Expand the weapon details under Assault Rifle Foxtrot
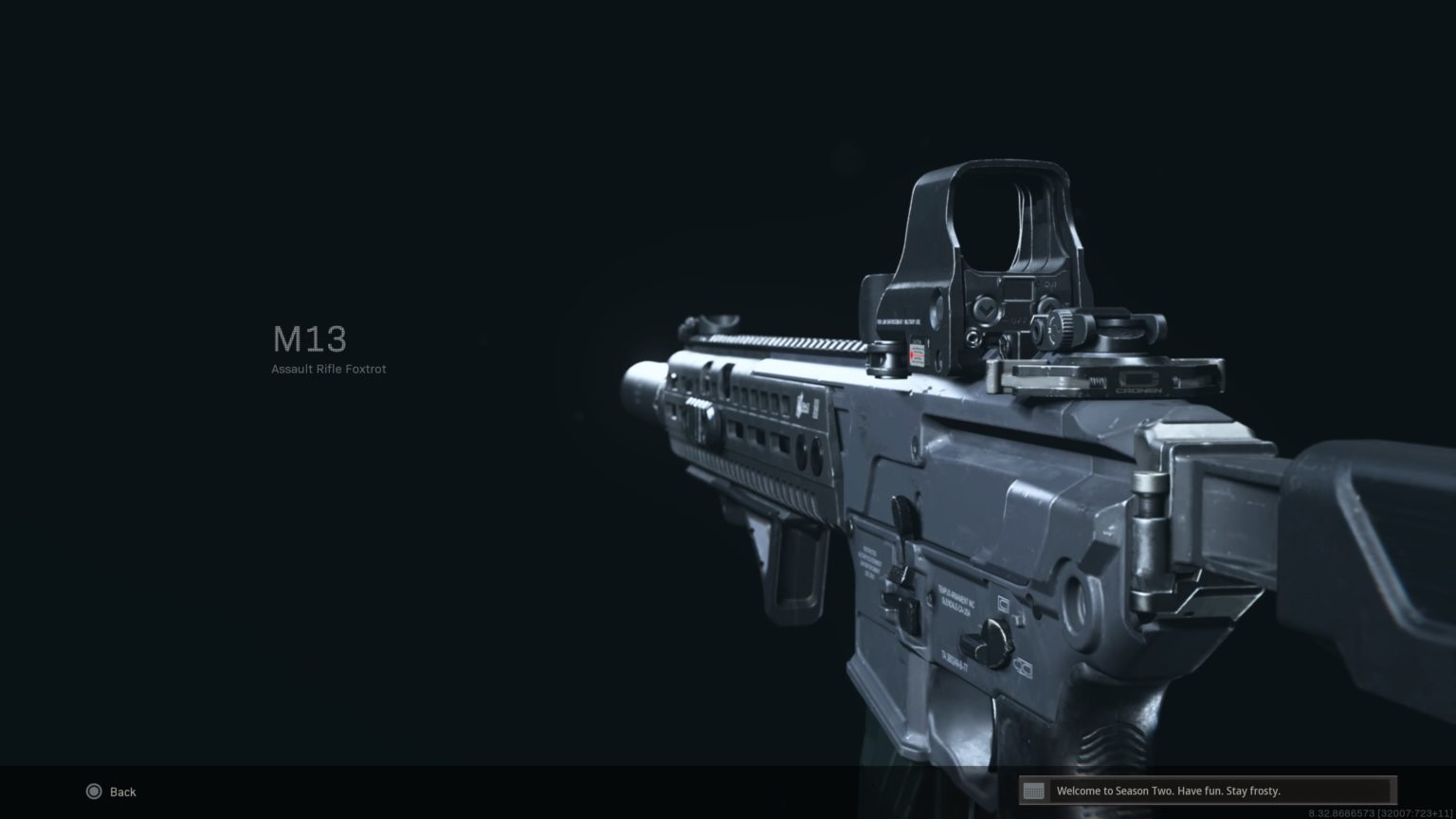The width and height of the screenshot is (1456, 819). (328, 369)
